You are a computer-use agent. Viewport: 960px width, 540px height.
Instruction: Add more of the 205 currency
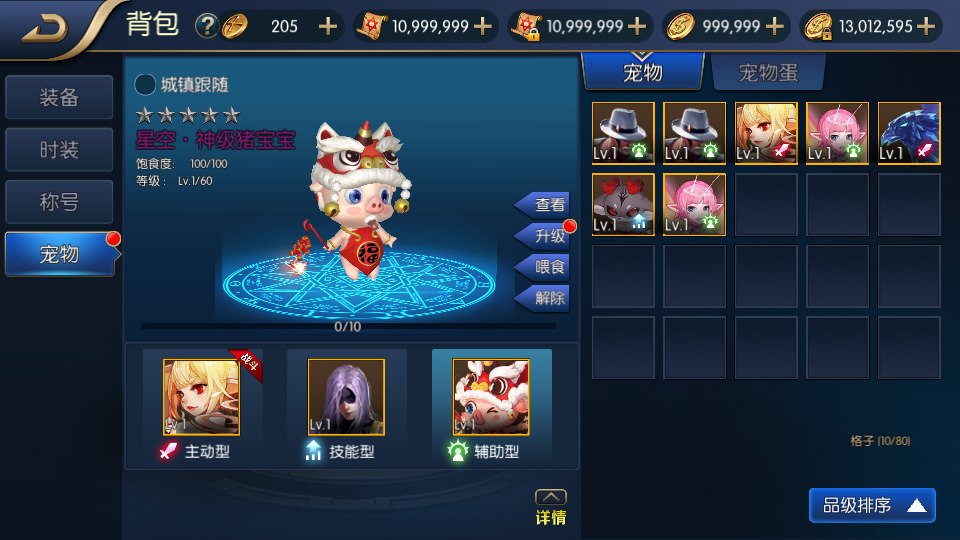(328, 26)
